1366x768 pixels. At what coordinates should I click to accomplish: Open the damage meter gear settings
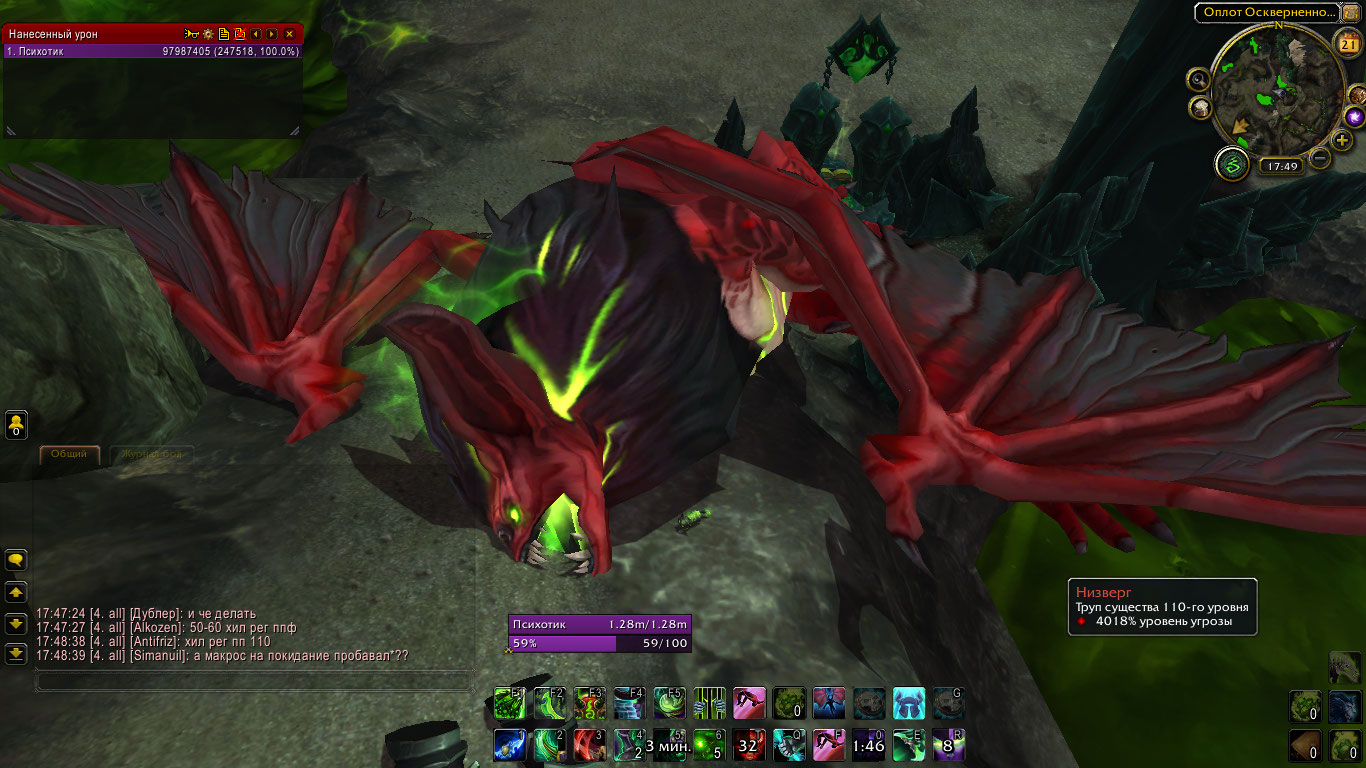click(x=209, y=34)
